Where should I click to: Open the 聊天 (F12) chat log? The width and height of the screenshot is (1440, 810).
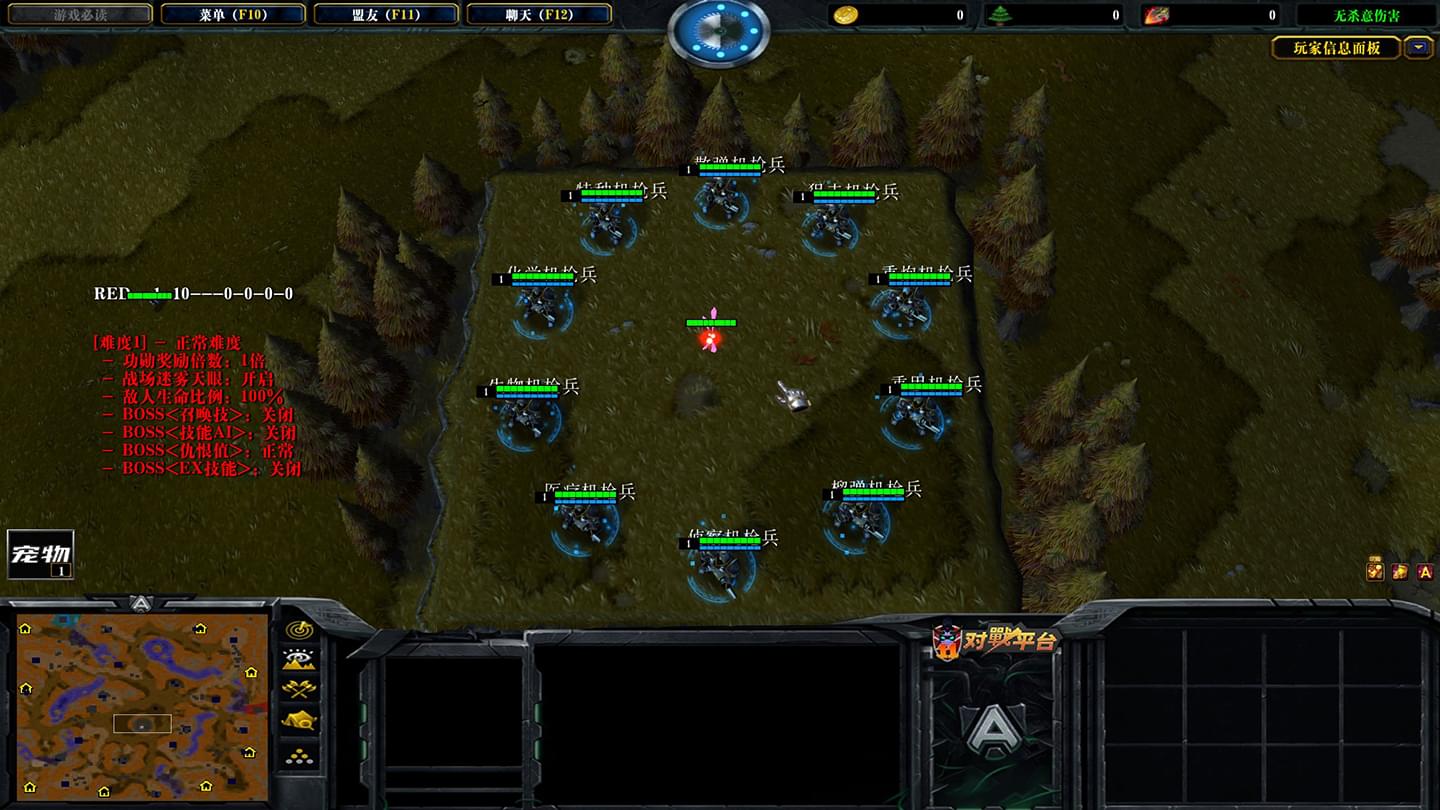[x=538, y=15]
